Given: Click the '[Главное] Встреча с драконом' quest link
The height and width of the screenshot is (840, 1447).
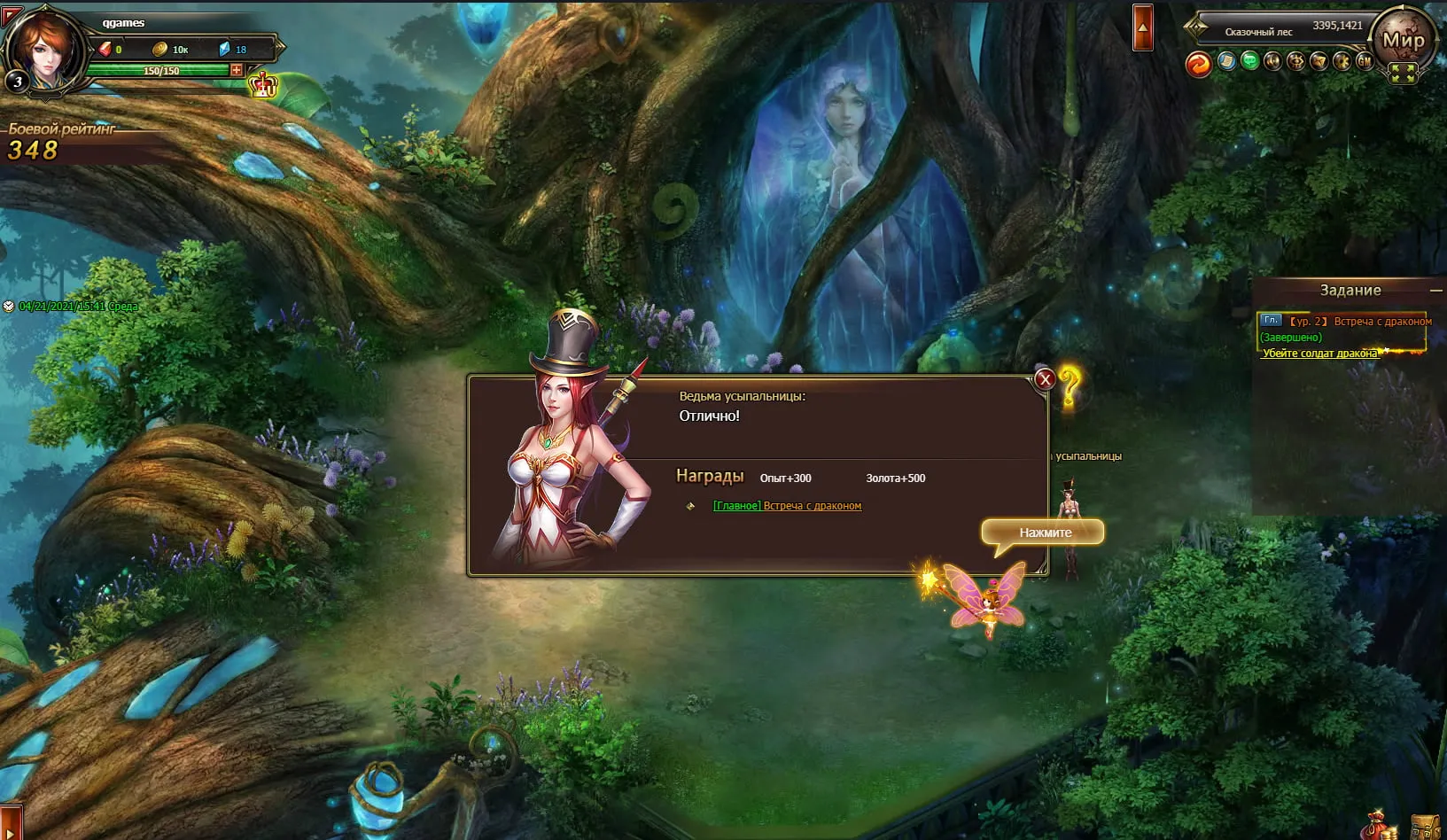Looking at the screenshot, I should coord(787,506).
